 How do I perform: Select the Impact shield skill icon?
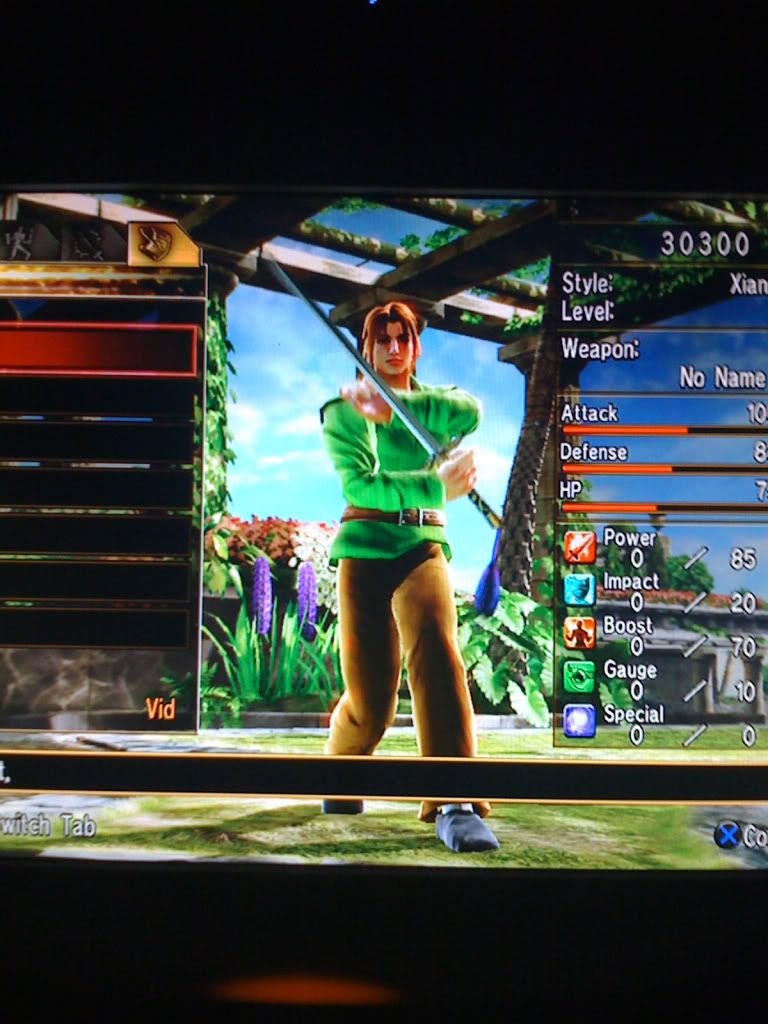tap(579, 590)
